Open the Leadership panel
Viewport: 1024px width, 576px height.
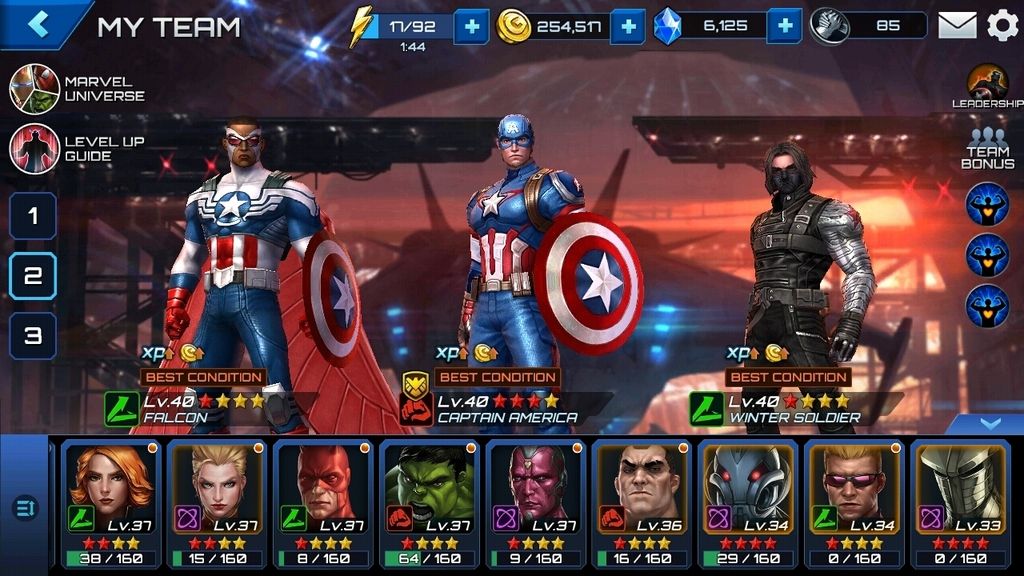987,87
